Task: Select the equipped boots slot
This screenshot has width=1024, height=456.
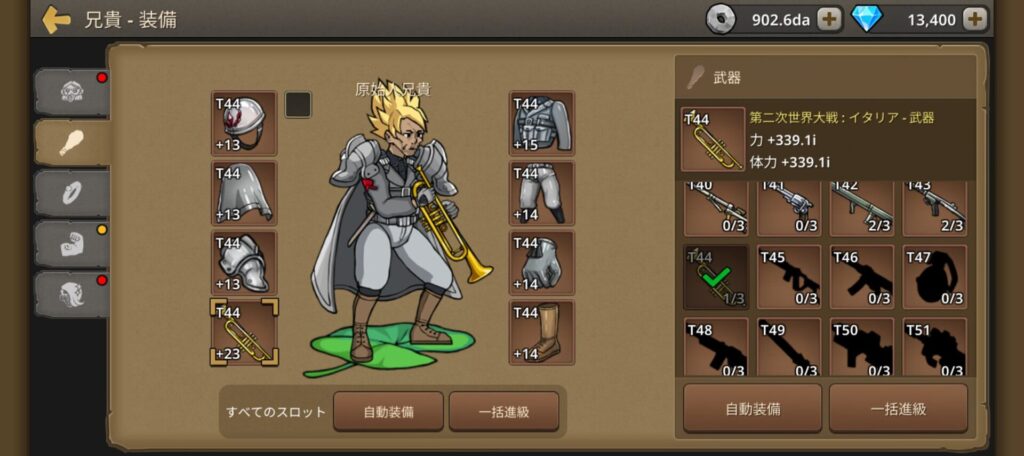Action: [x=541, y=332]
